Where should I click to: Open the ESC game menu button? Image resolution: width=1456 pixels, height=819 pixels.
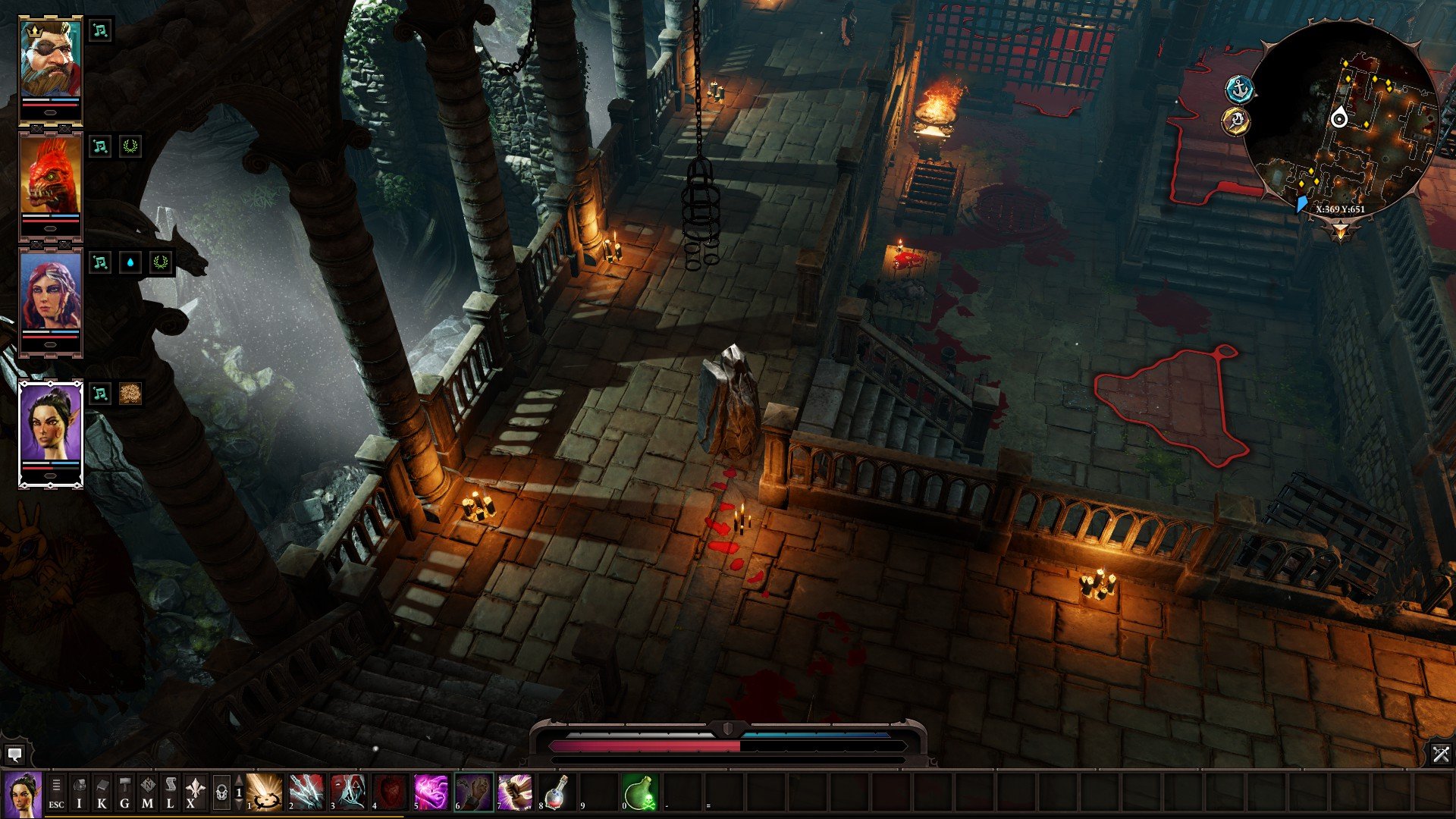(56, 792)
